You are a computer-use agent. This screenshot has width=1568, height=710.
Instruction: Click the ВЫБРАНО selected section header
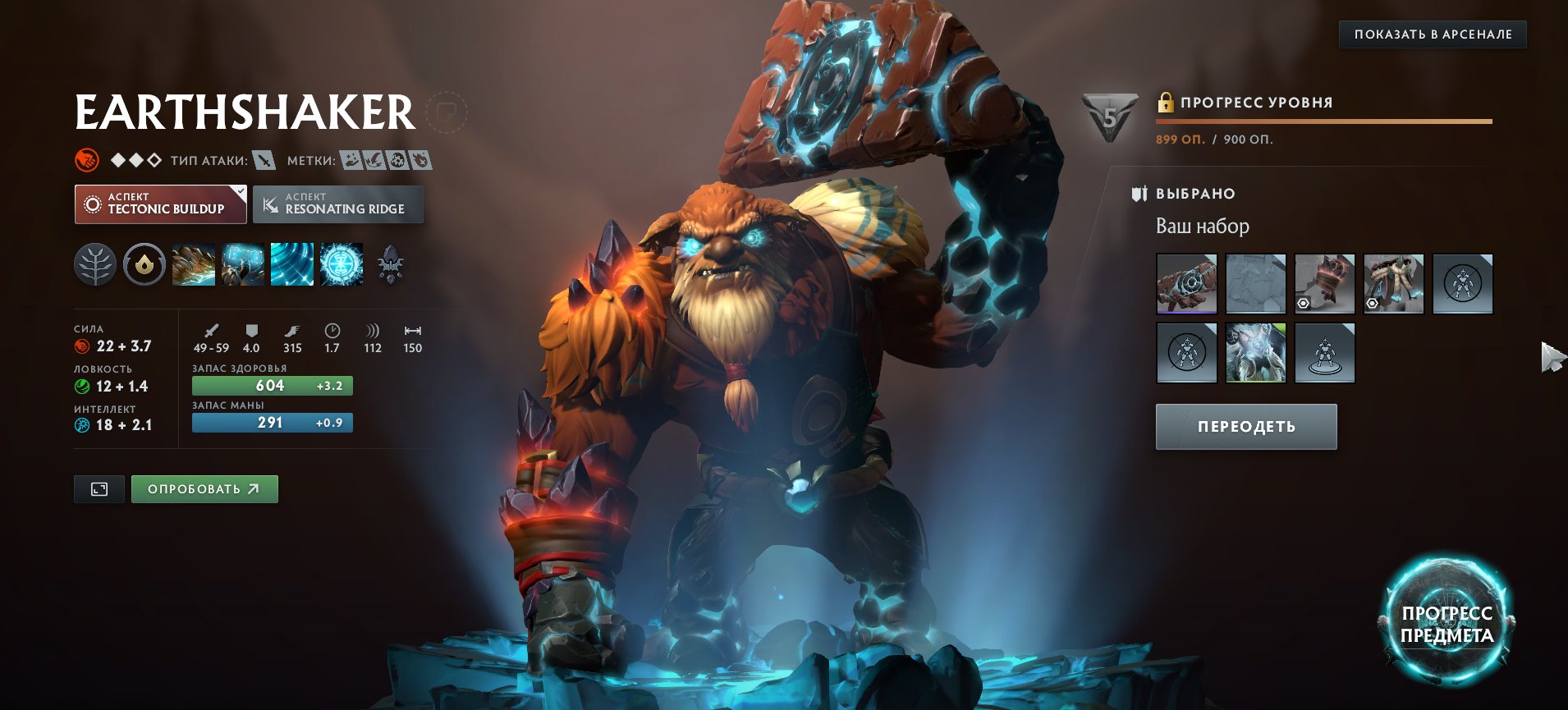pyautogui.click(x=1194, y=194)
